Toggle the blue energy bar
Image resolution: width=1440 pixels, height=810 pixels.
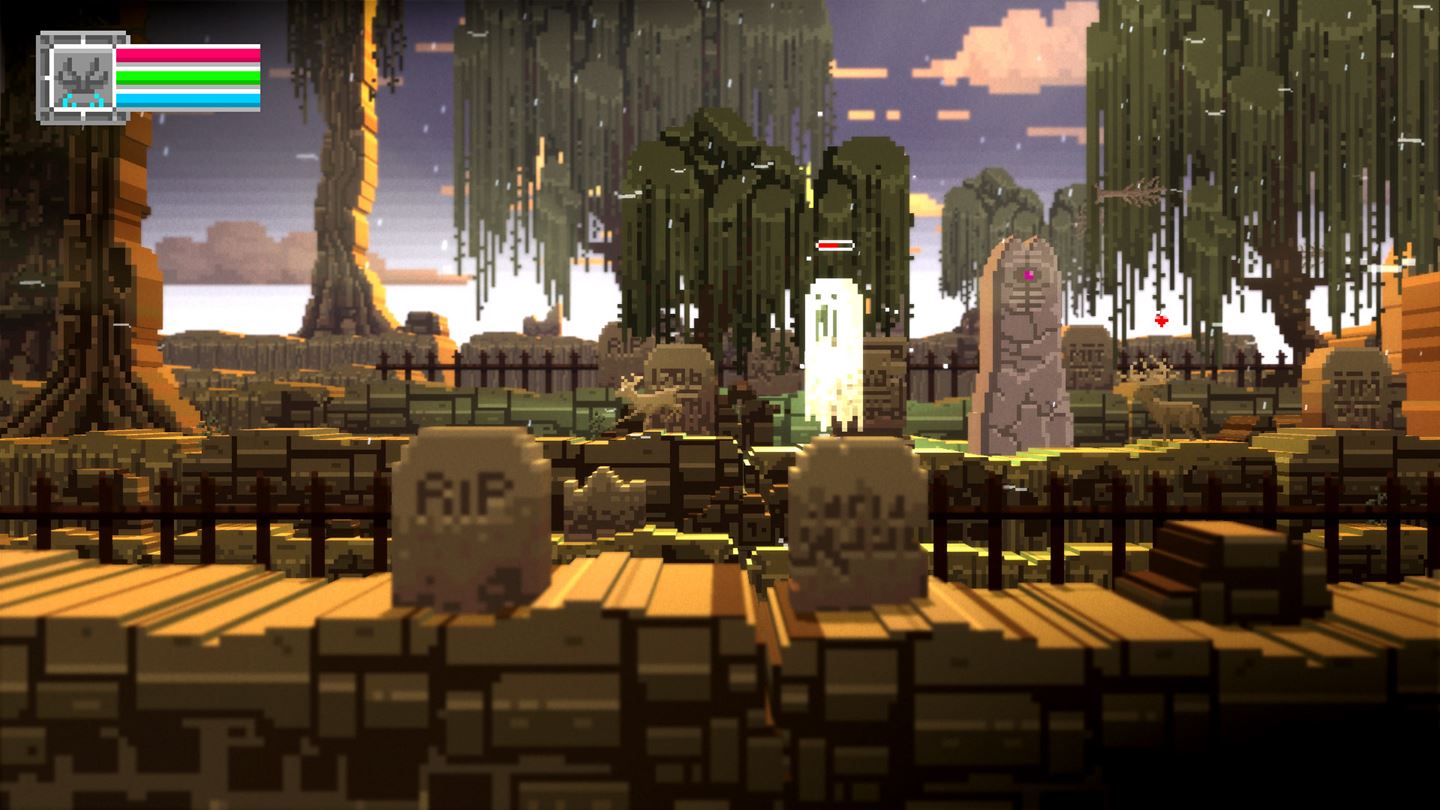(190, 98)
